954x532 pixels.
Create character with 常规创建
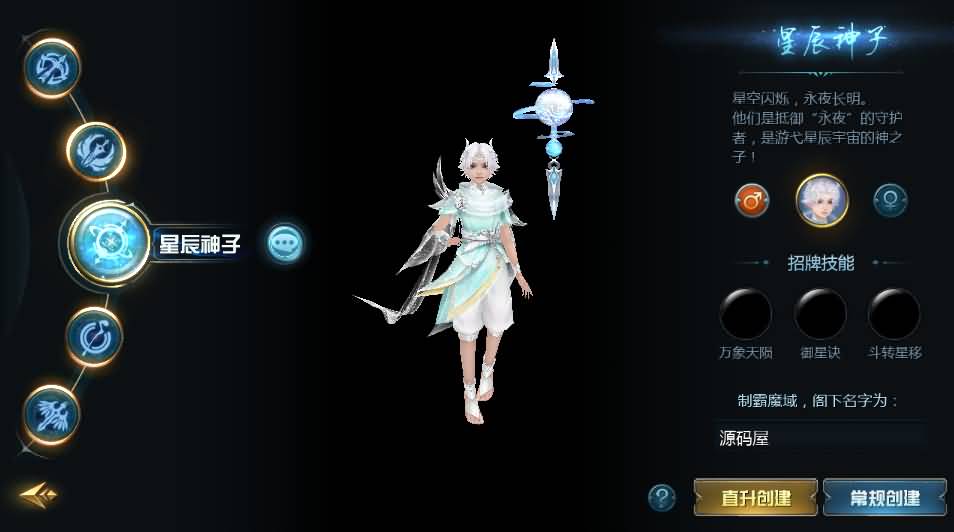[x=884, y=497]
